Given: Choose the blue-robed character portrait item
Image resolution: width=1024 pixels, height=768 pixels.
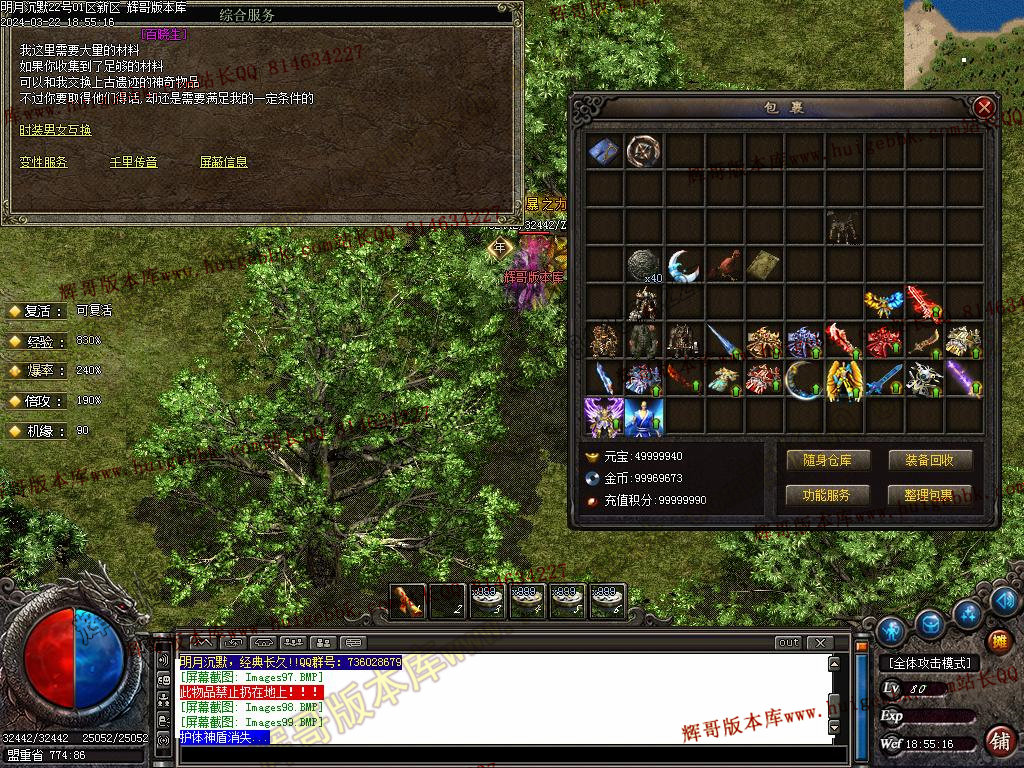Looking at the screenshot, I should point(644,417).
